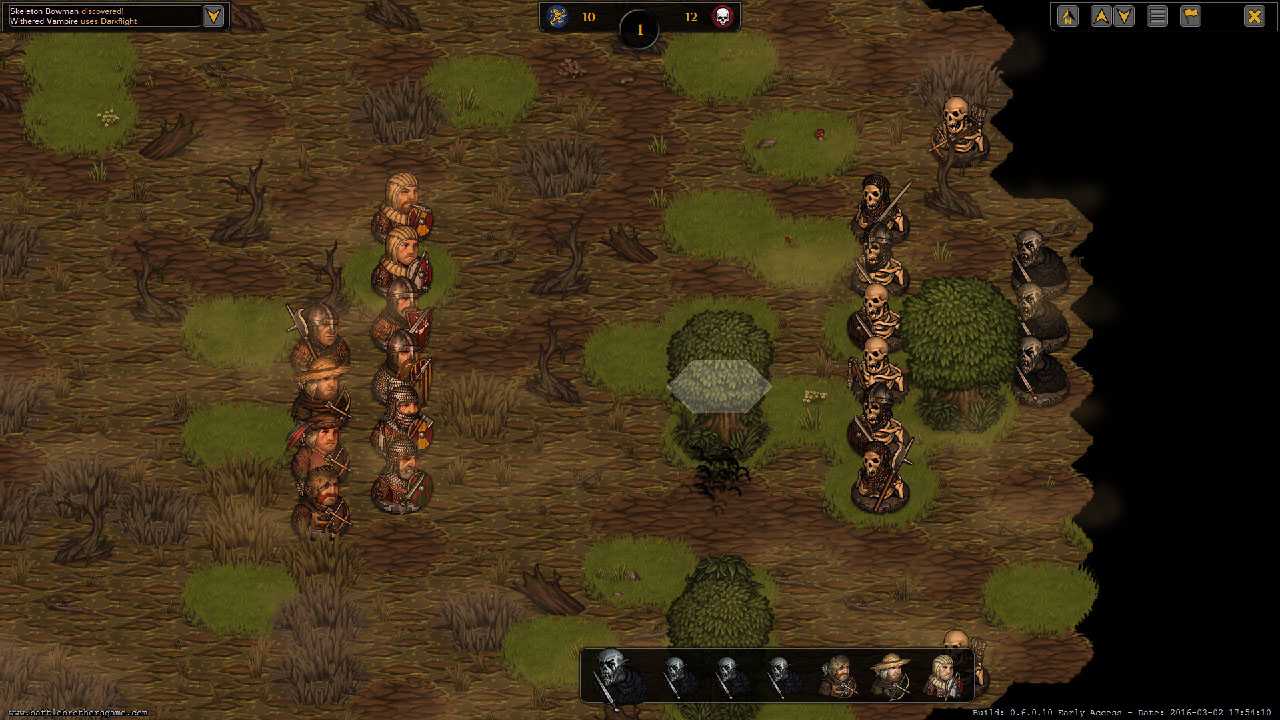This screenshot has height=720, width=1280.
Task: Click the flag icon button
Action: click(1190, 16)
